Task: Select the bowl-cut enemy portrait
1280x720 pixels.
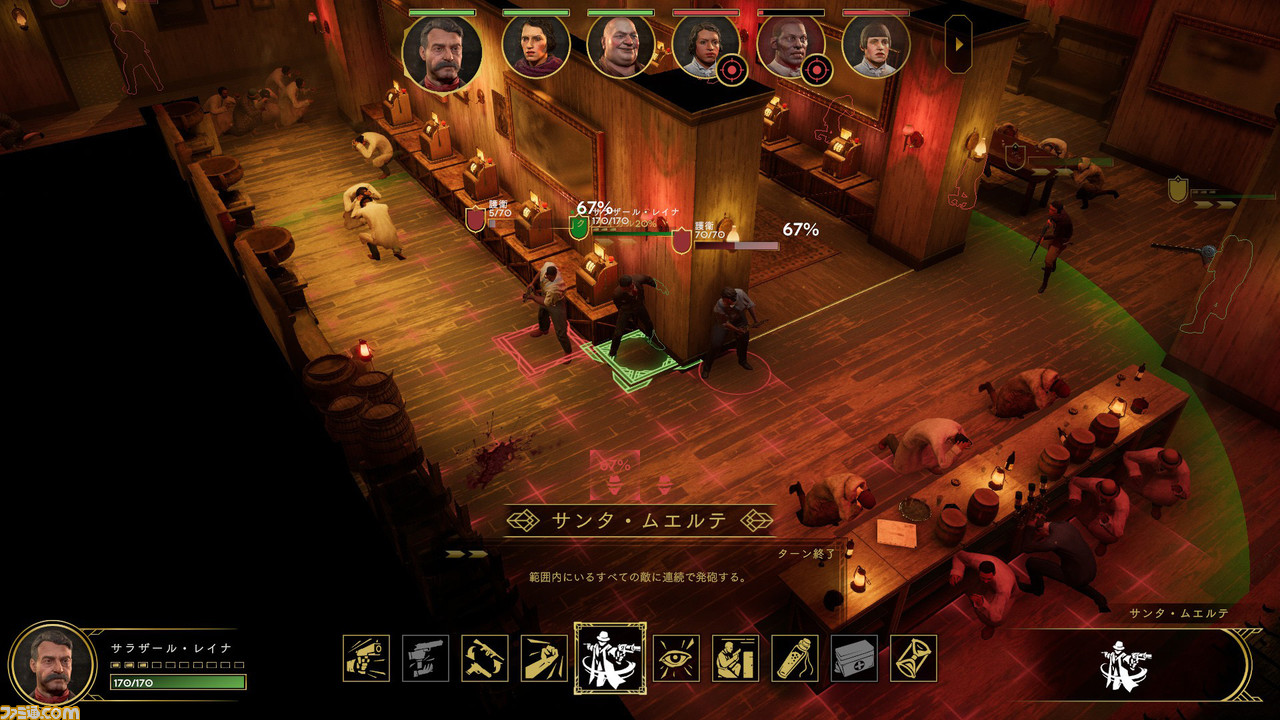Action: point(876,47)
